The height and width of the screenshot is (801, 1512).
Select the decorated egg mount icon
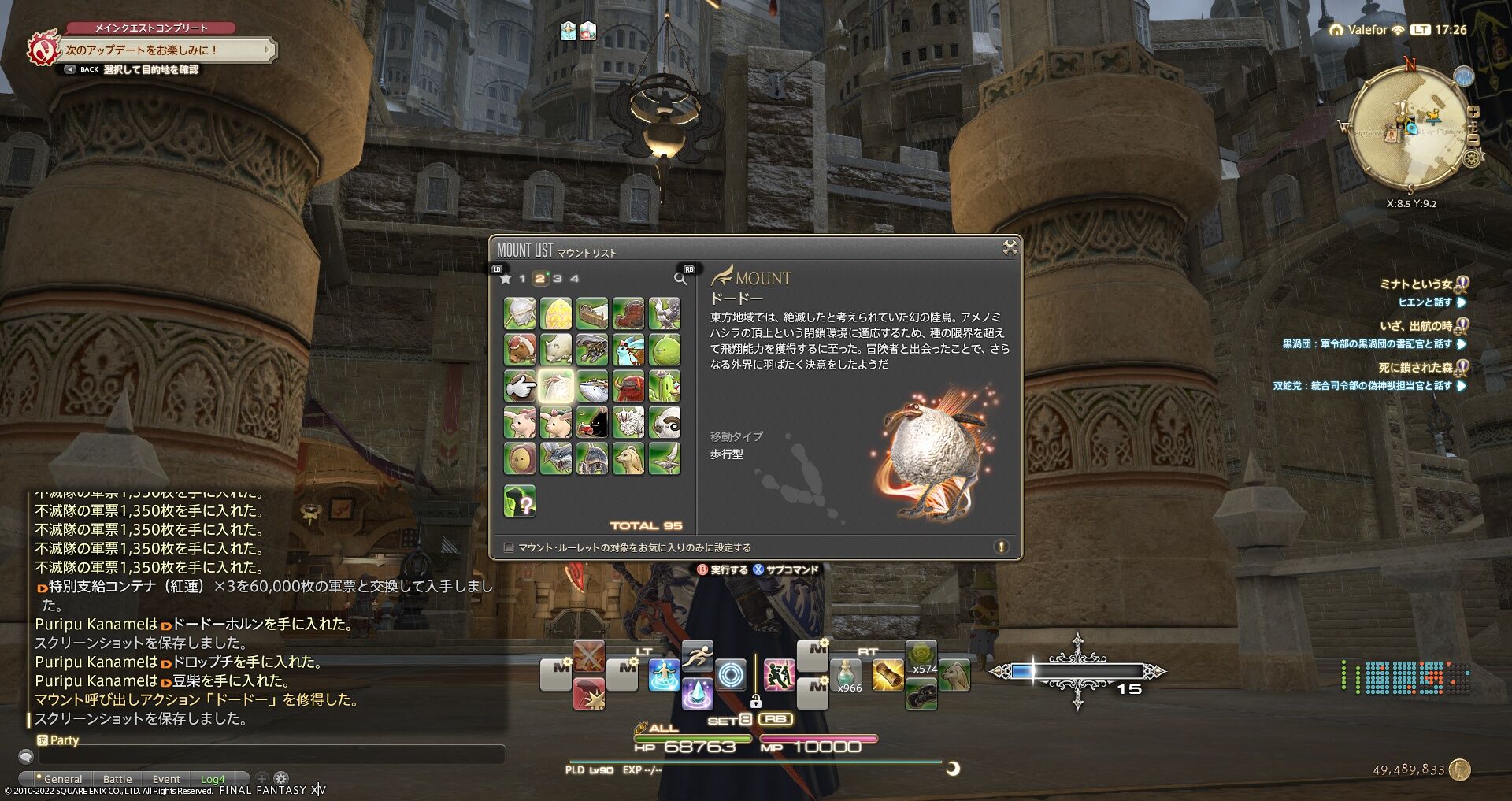point(556,313)
